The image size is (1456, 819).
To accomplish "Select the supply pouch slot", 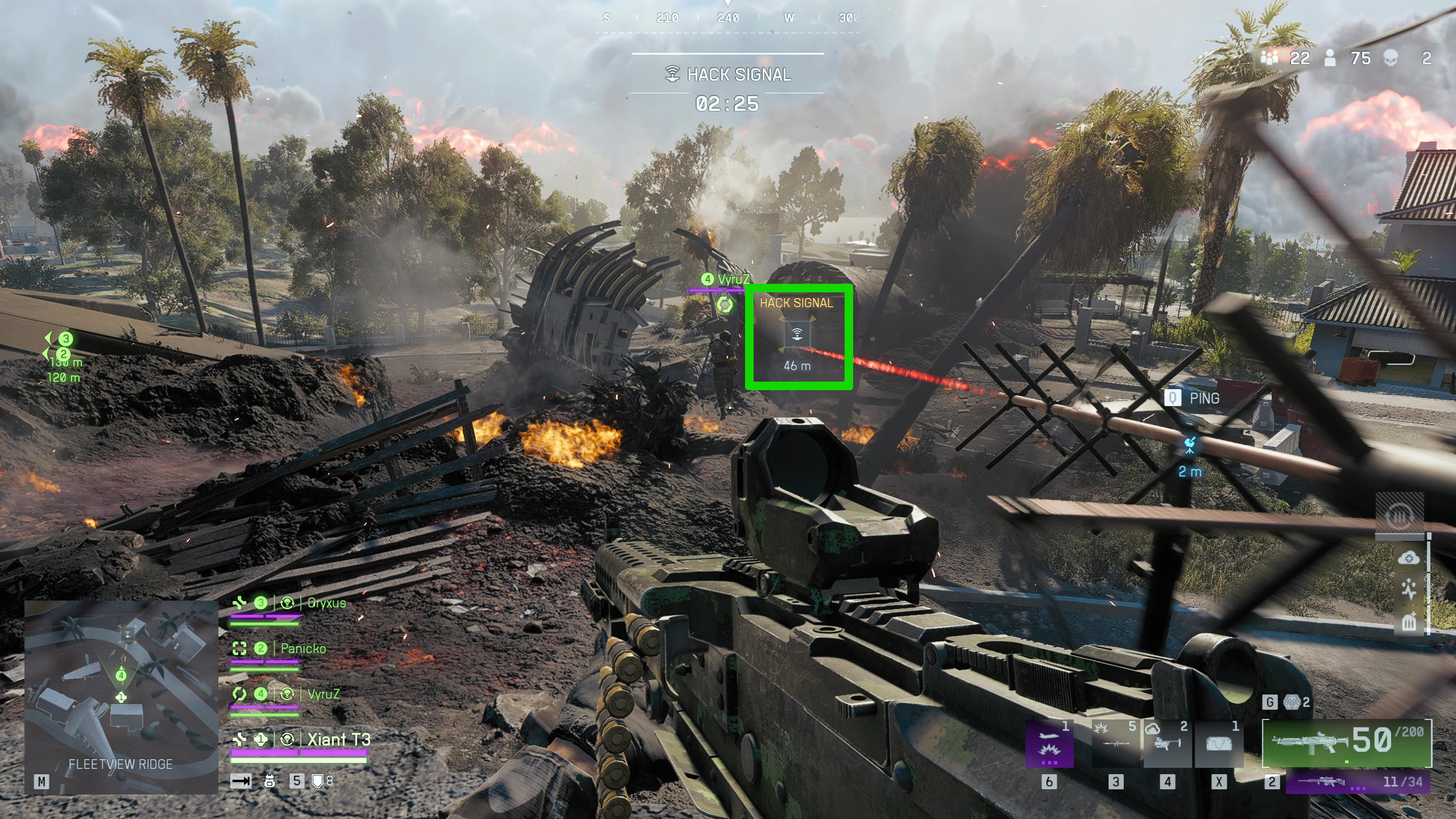I will (x=1218, y=745).
